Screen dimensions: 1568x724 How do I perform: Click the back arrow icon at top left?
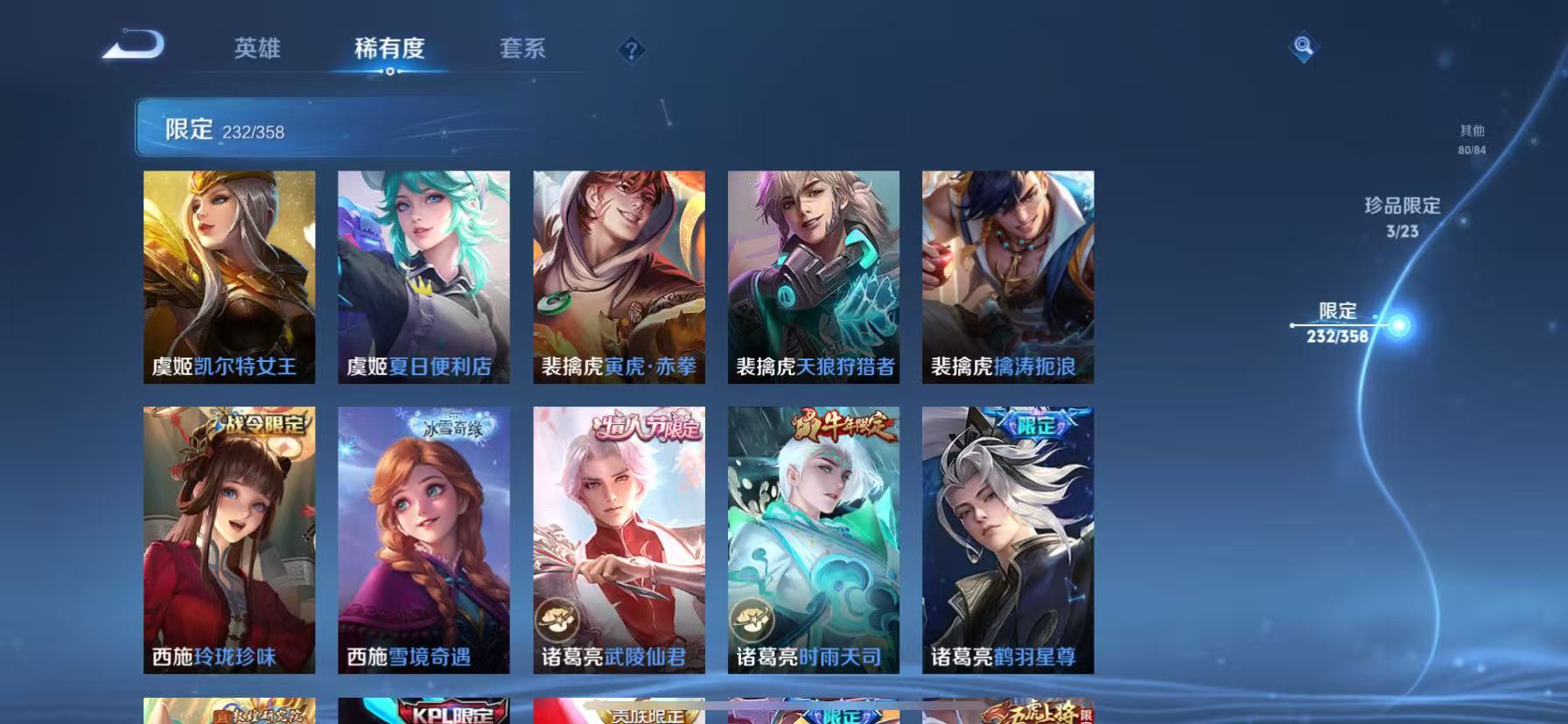point(133,45)
